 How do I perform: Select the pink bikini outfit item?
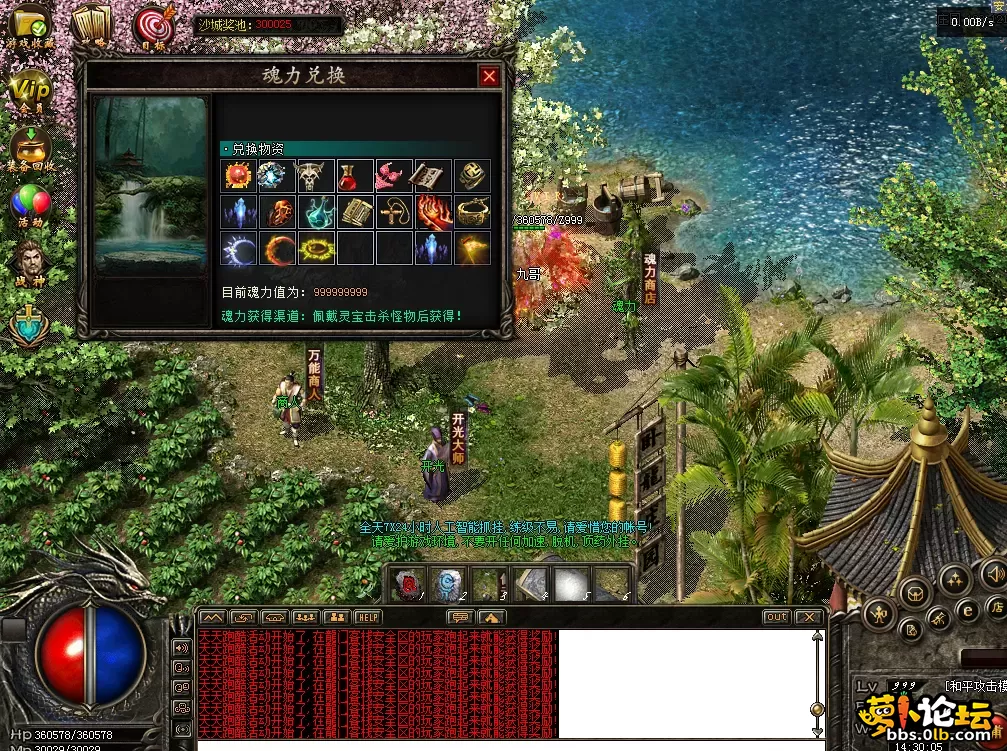[395, 176]
